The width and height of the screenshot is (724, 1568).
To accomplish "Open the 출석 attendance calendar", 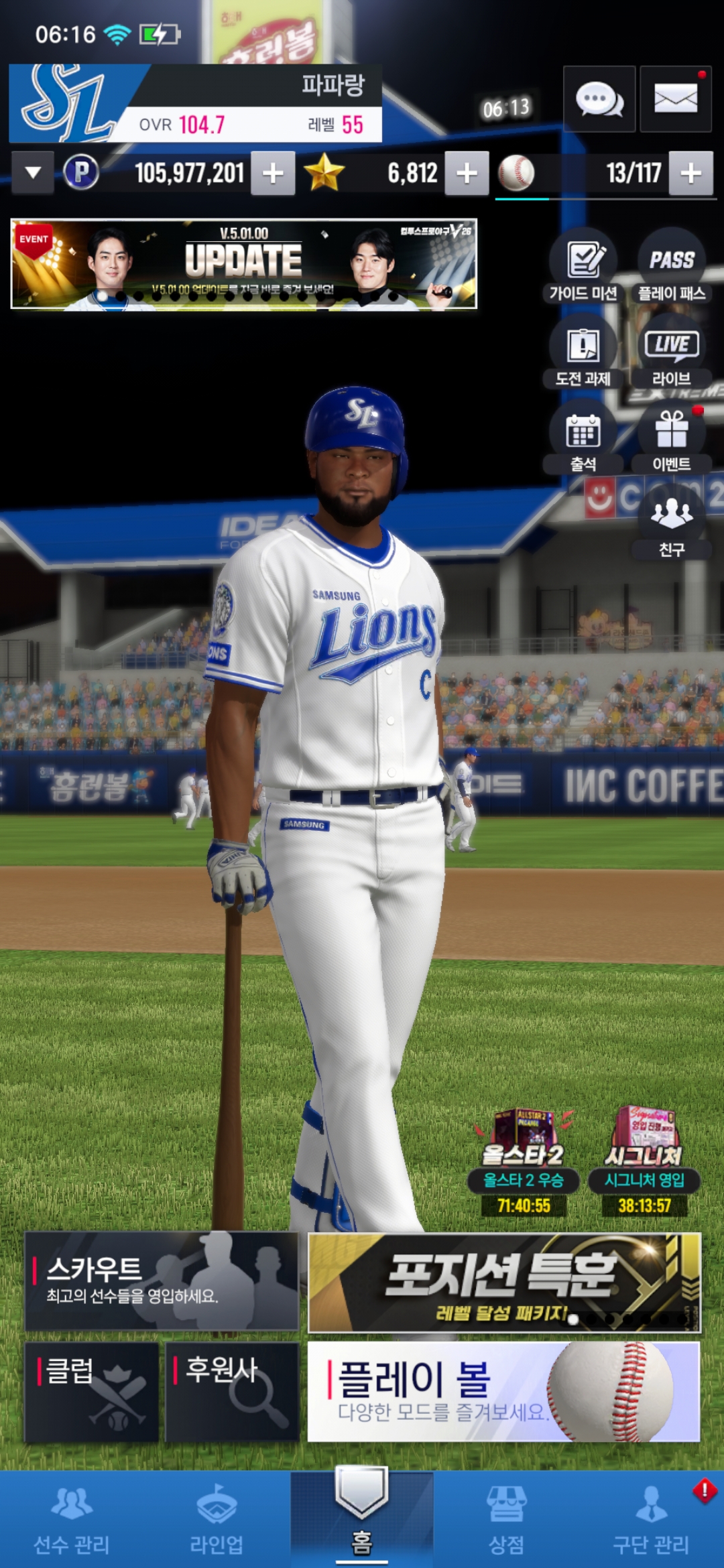I will [x=583, y=438].
